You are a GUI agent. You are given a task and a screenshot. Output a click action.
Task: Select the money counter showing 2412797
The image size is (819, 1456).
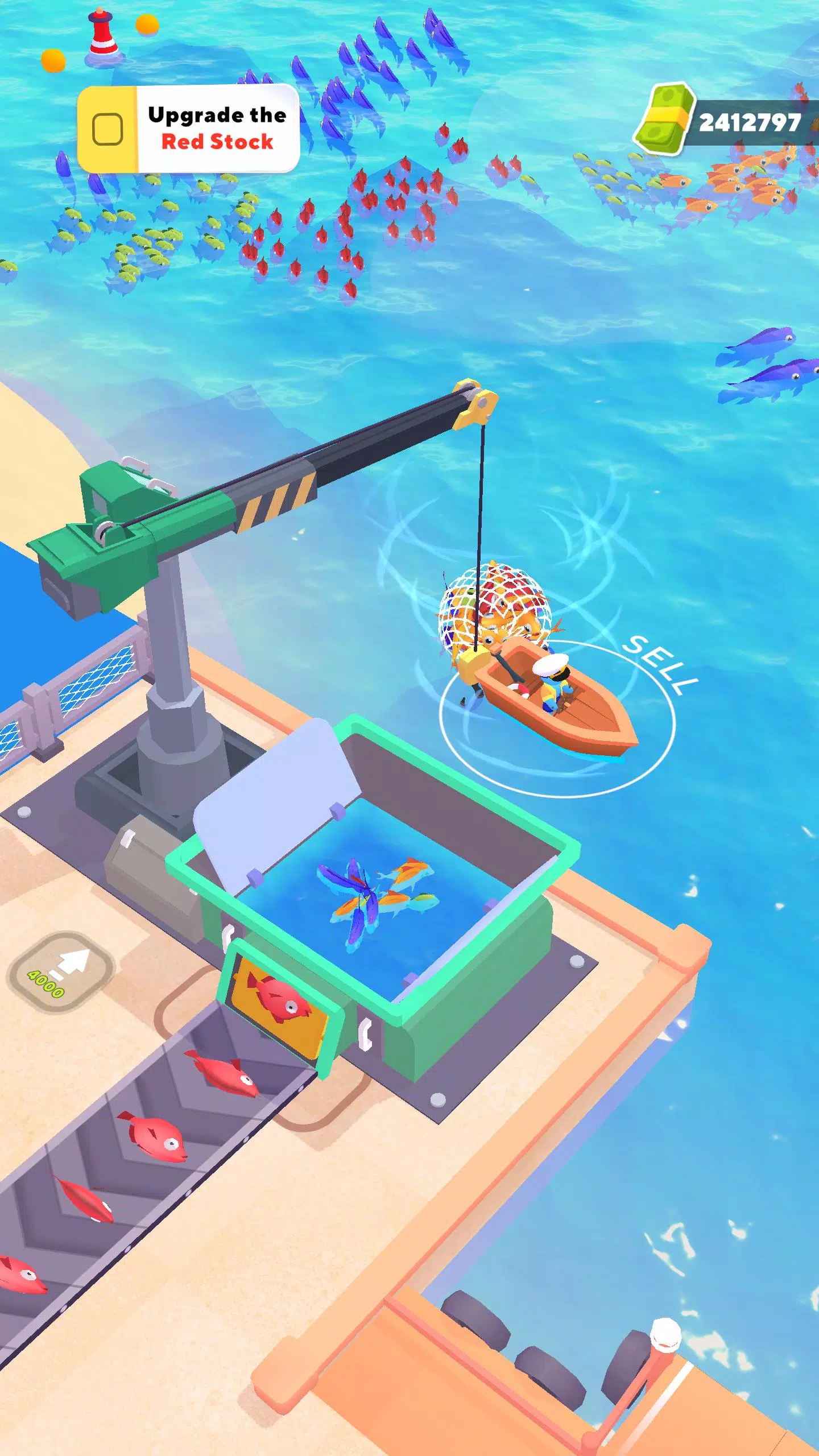coord(751,121)
